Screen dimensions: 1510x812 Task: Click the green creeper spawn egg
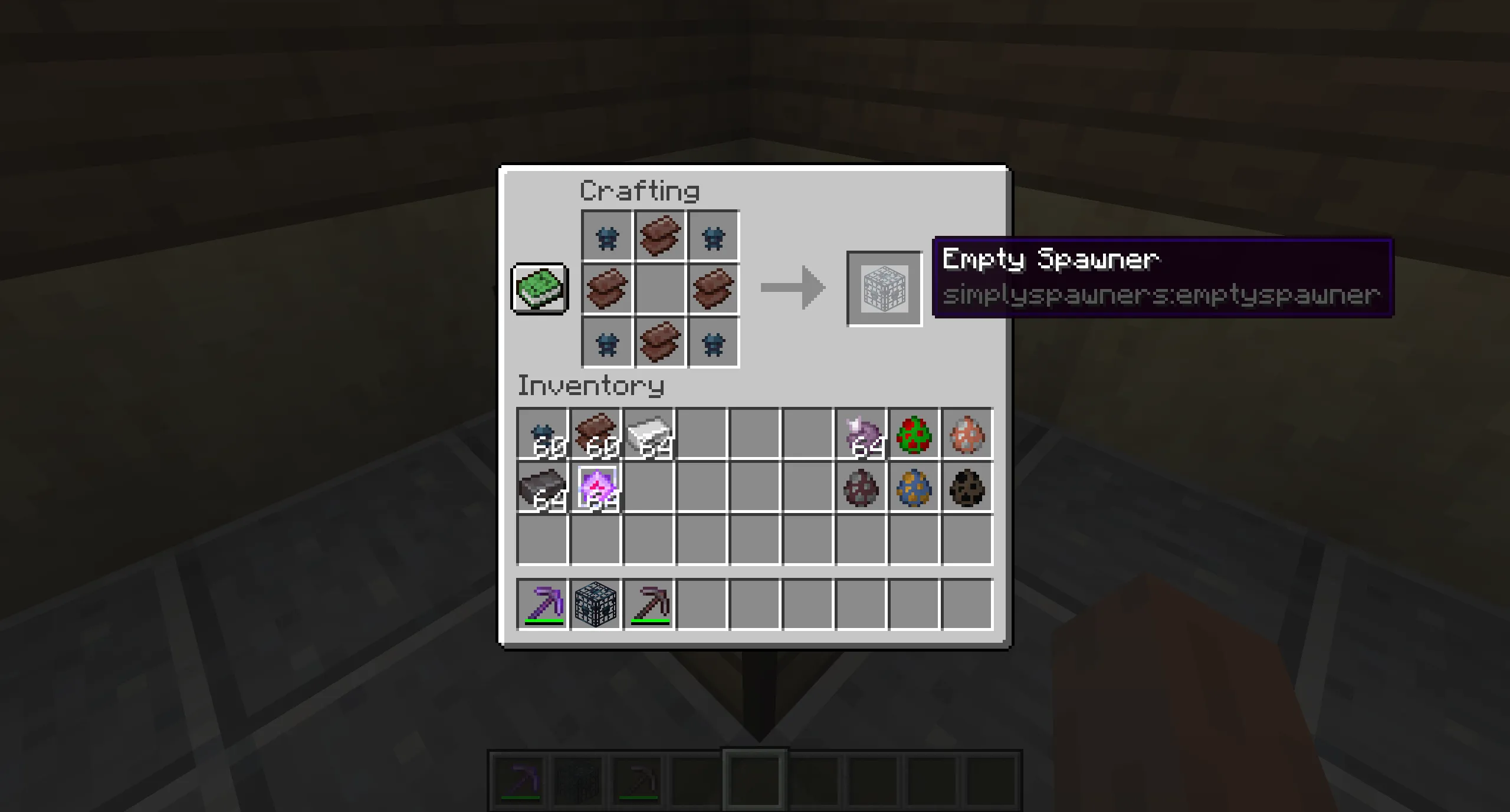914,435
